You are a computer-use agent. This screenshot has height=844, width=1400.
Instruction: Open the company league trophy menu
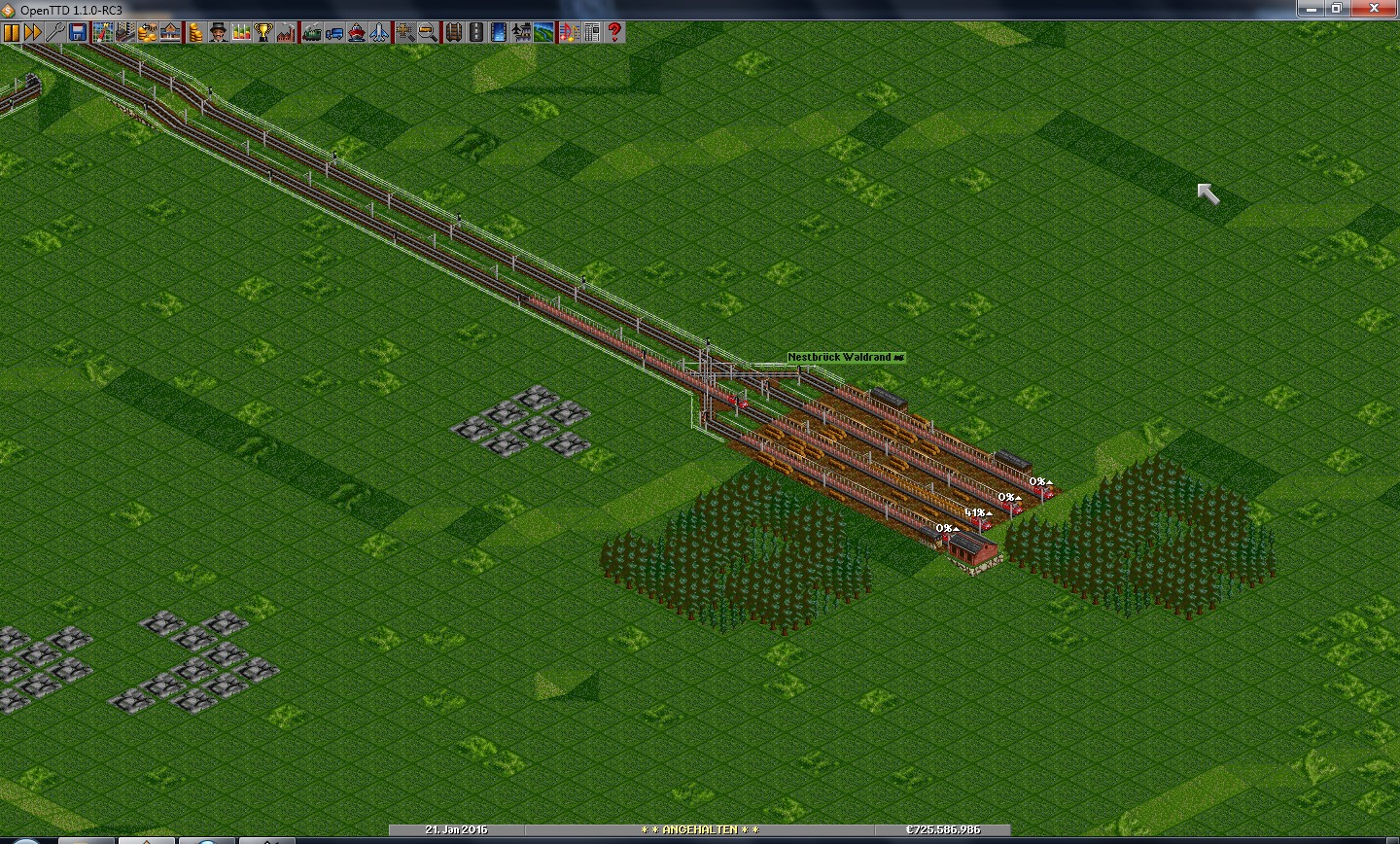point(262,32)
